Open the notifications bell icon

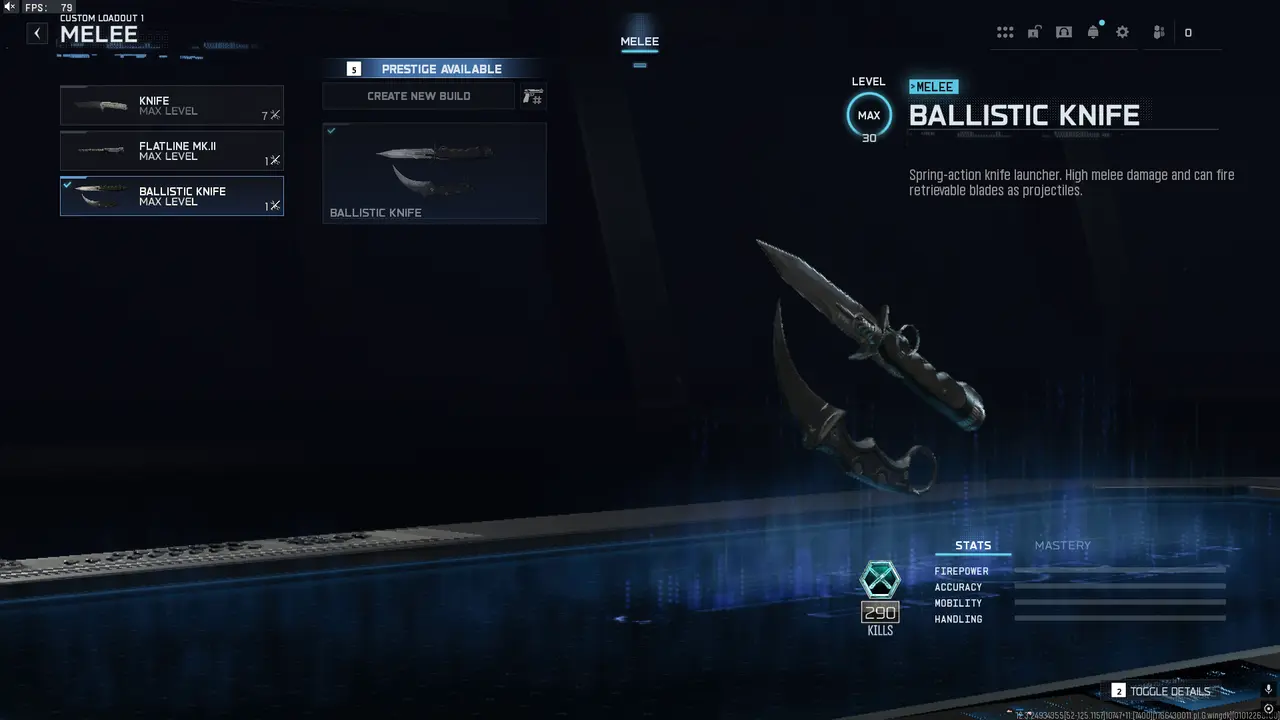(1093, 31)
